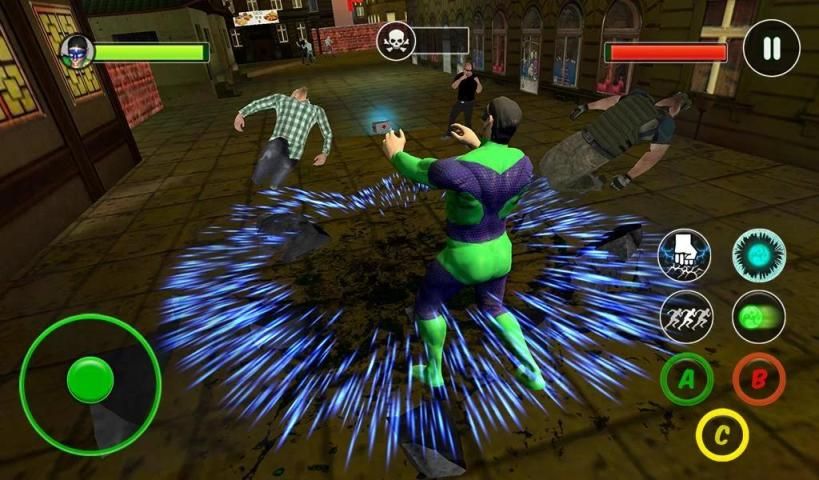Fire the green energy ball ability
Image resolution: width=819 pixels, height=480 pixels.
758,317
